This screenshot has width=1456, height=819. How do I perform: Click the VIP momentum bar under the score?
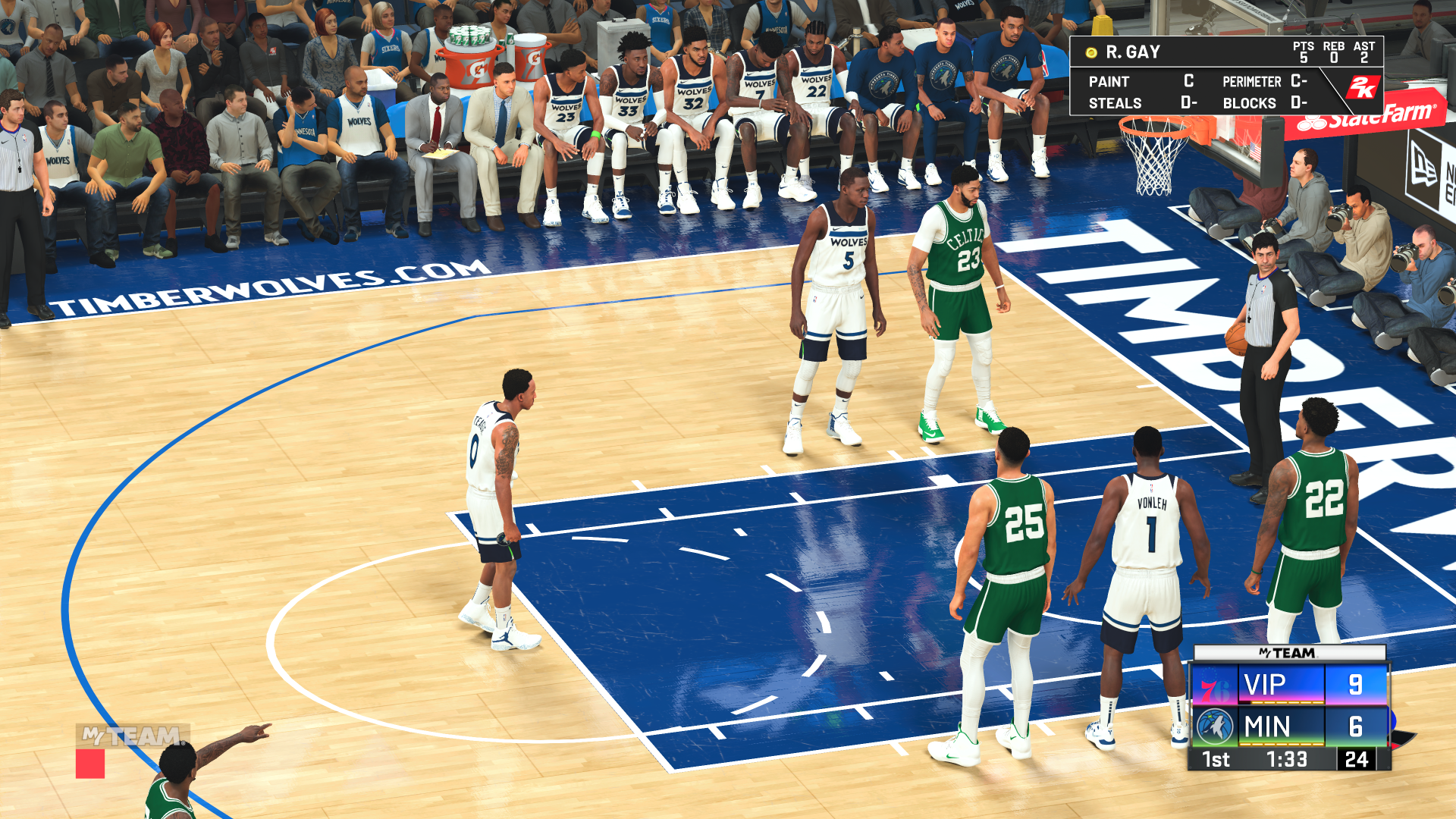[1287, 702]
